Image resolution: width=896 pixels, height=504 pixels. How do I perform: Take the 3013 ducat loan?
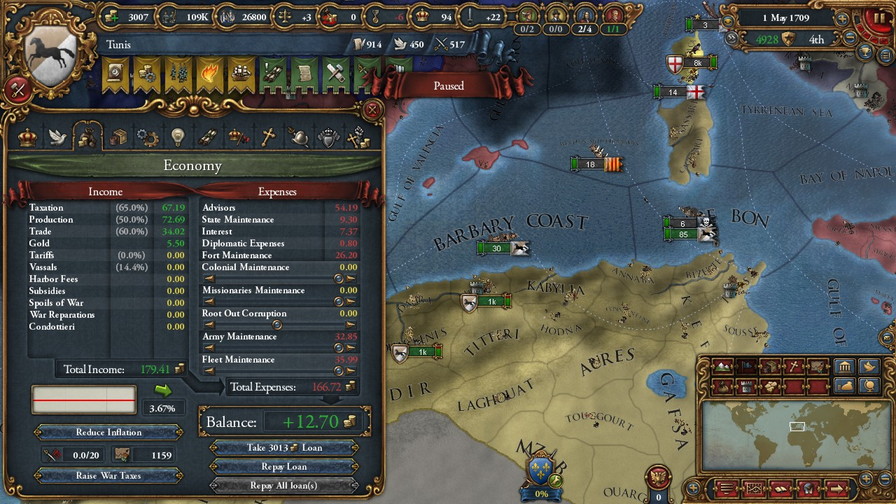click(283, 448)
